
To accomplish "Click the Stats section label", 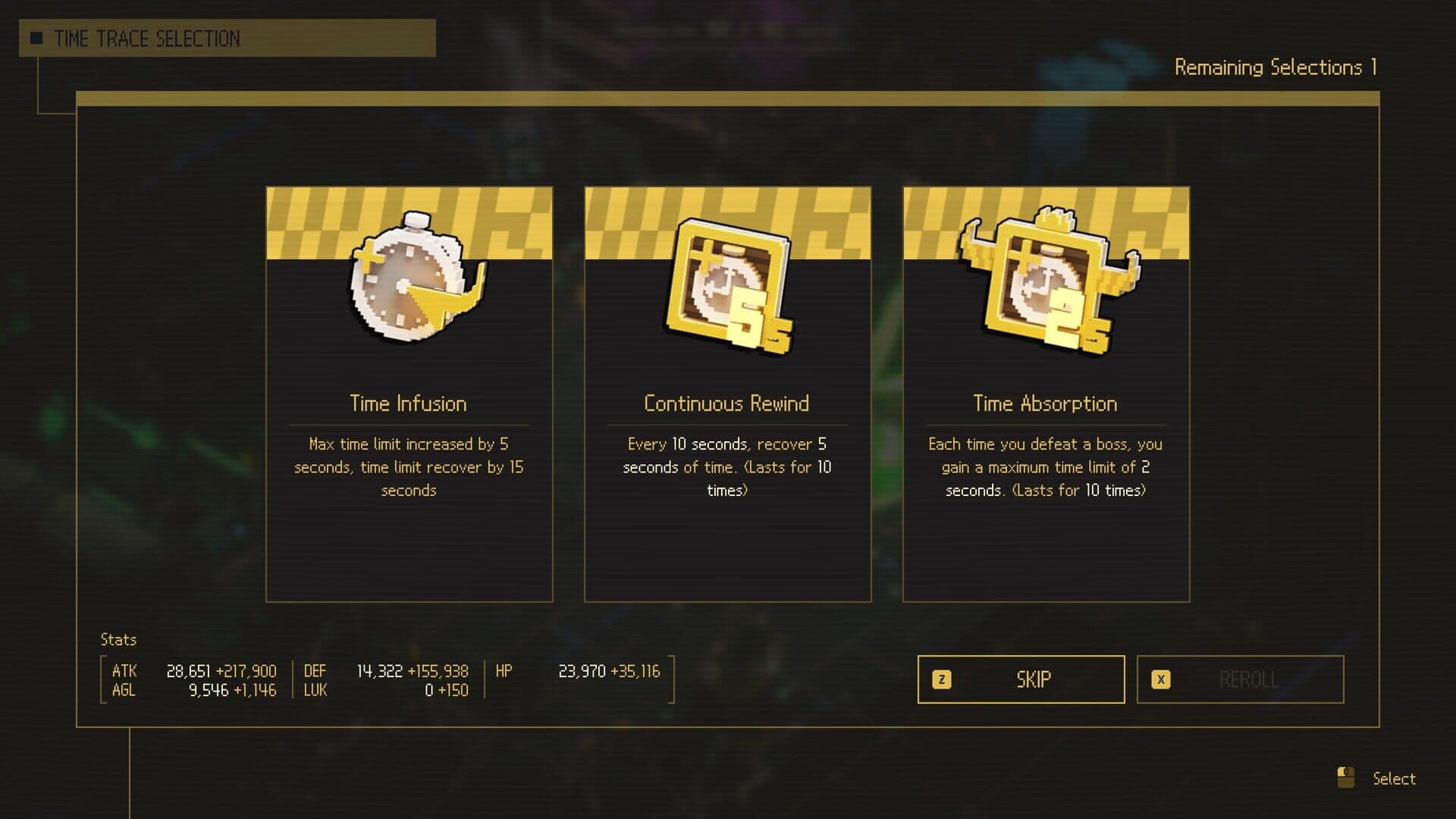I will click(118, 639).
